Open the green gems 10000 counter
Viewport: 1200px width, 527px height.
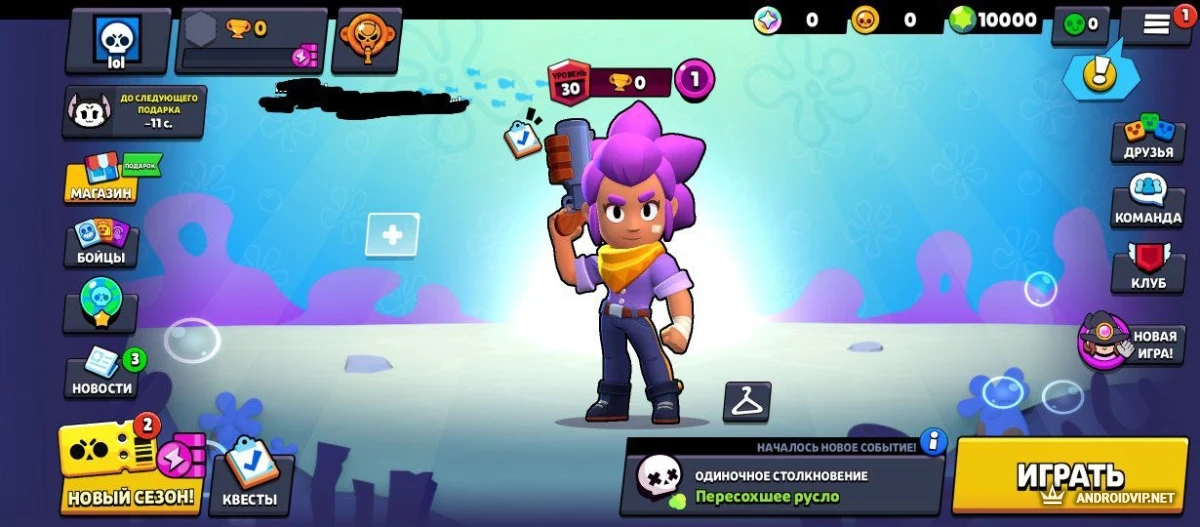coord(994,20)
